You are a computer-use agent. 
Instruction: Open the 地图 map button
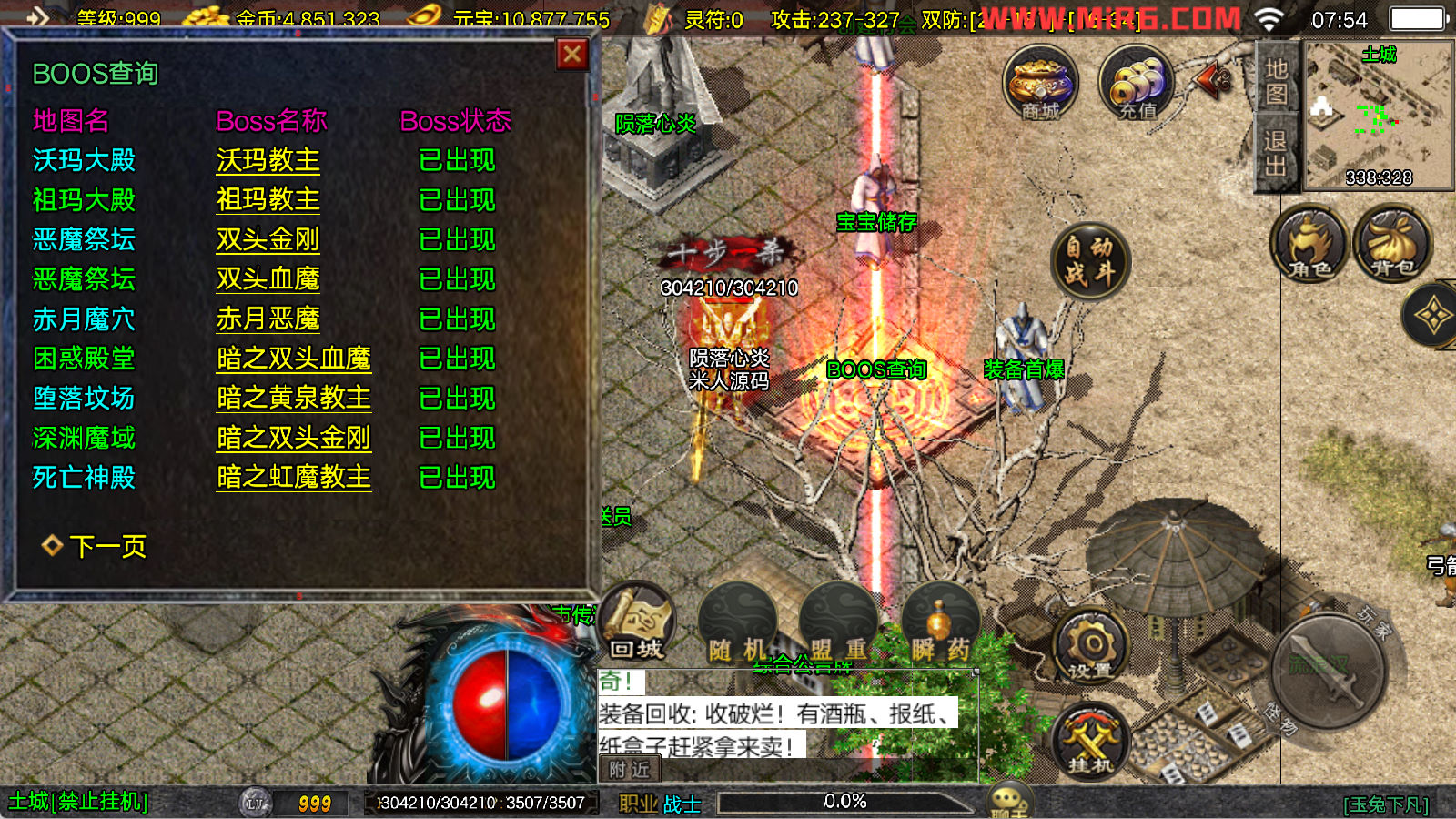click(1276, 82)
